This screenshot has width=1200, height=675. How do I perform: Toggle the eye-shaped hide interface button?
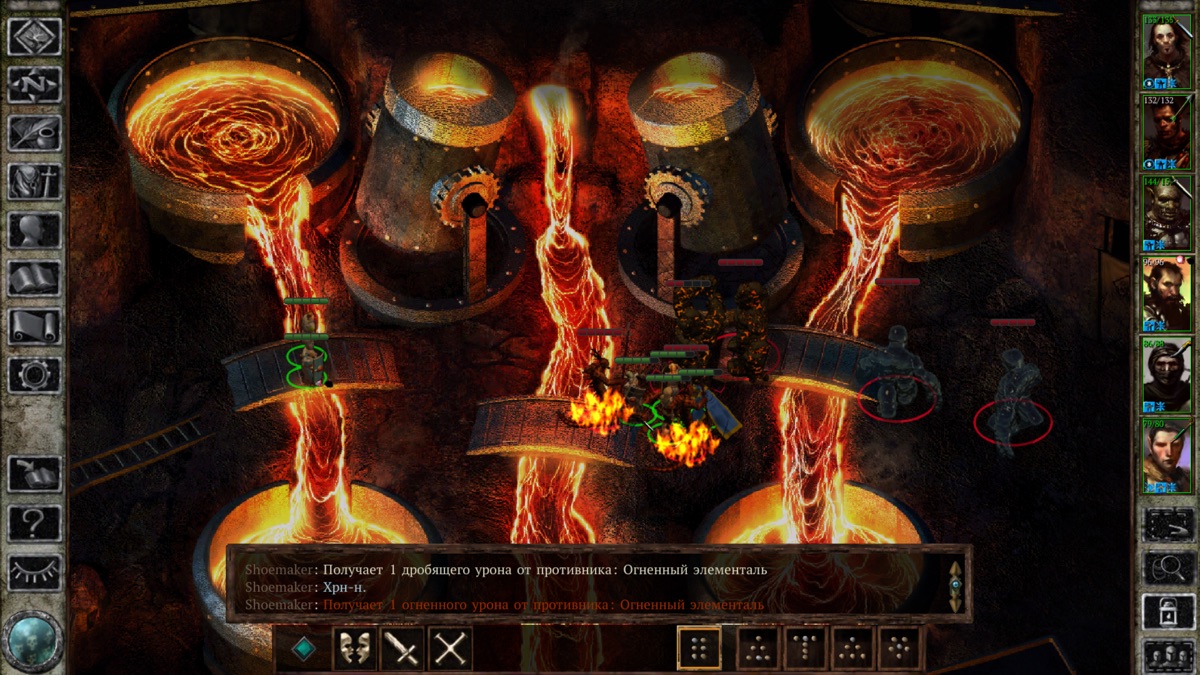[x=35, y=571]
